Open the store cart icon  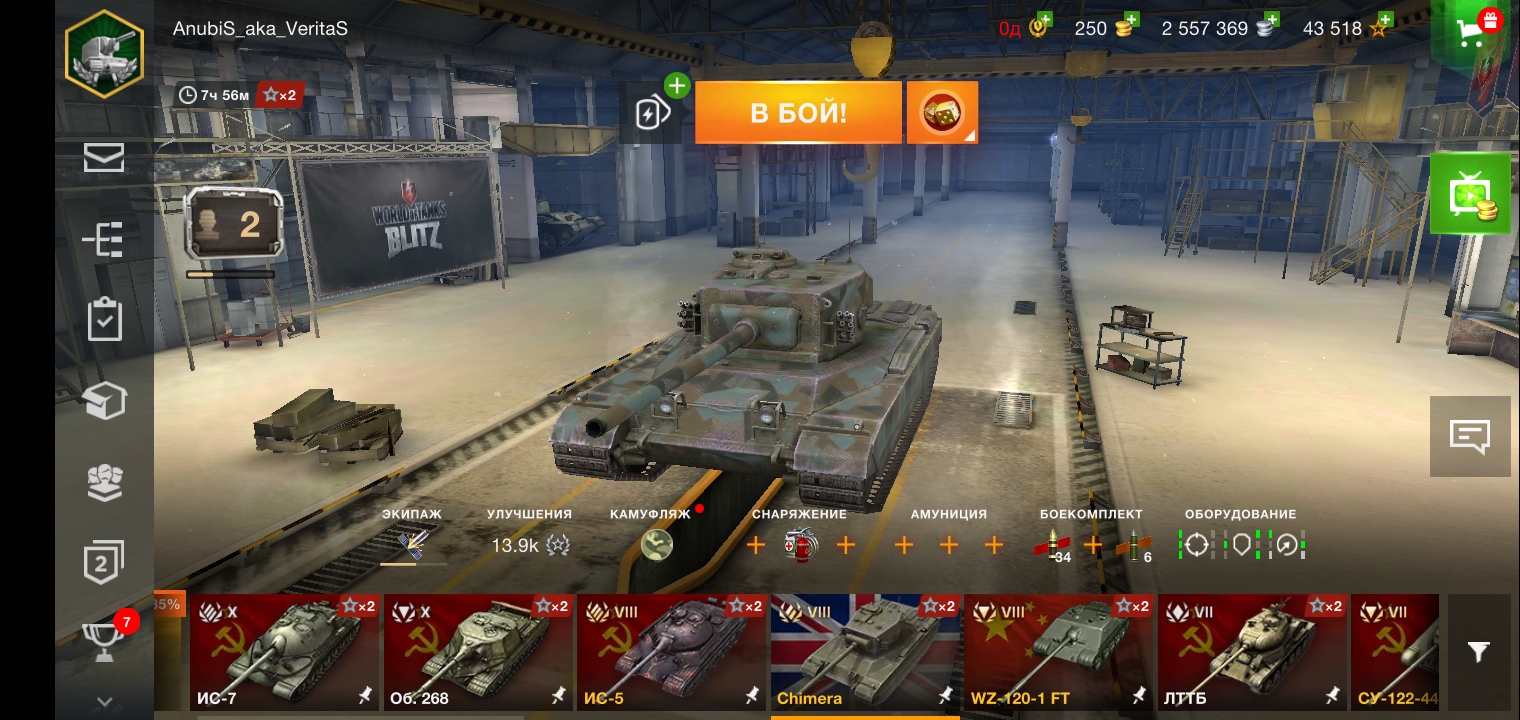pos(1468,33)
